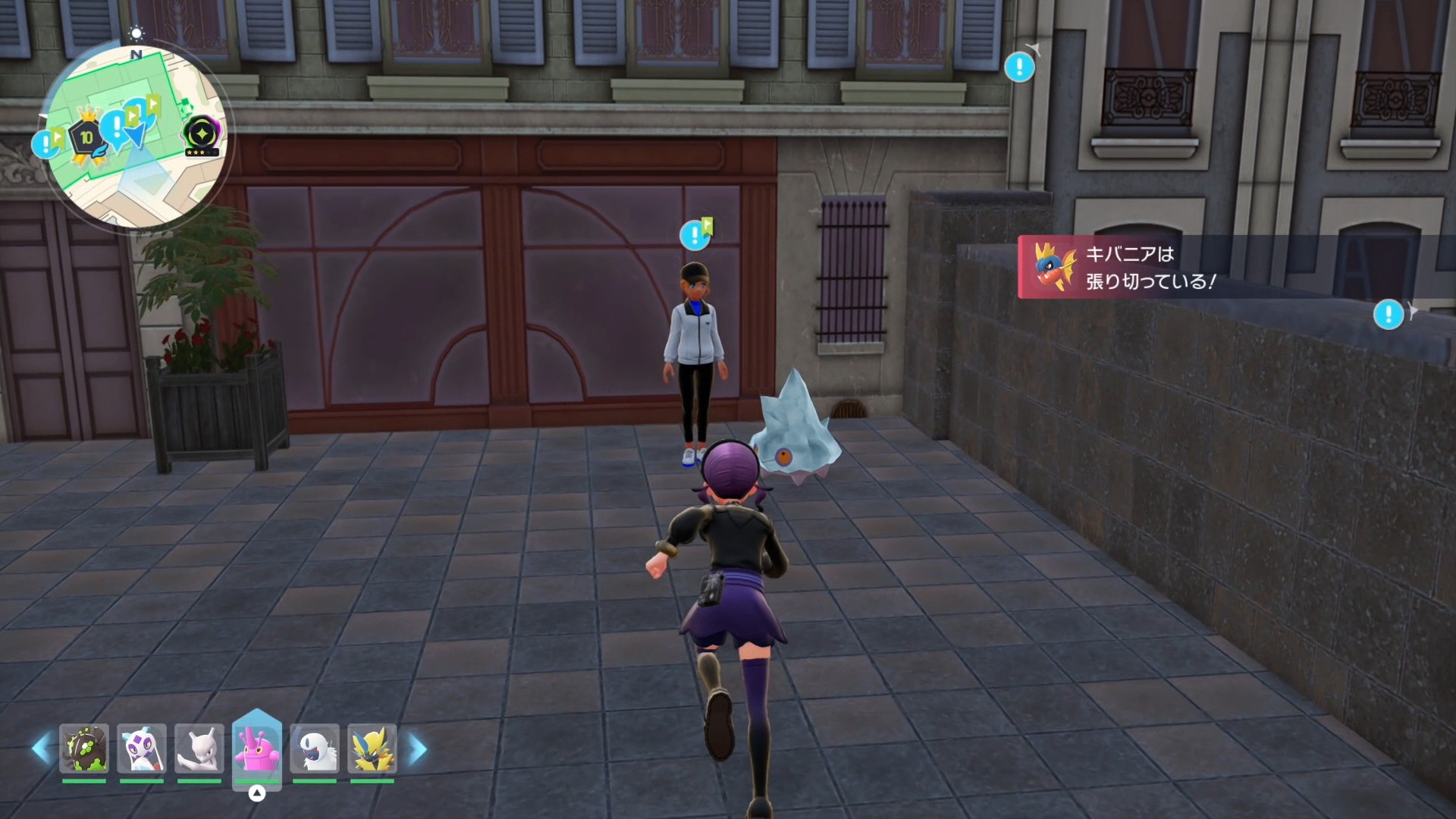1456x819 pixels.
Task: Click the left arrow beside the party bar
Action: click(41, 749)
